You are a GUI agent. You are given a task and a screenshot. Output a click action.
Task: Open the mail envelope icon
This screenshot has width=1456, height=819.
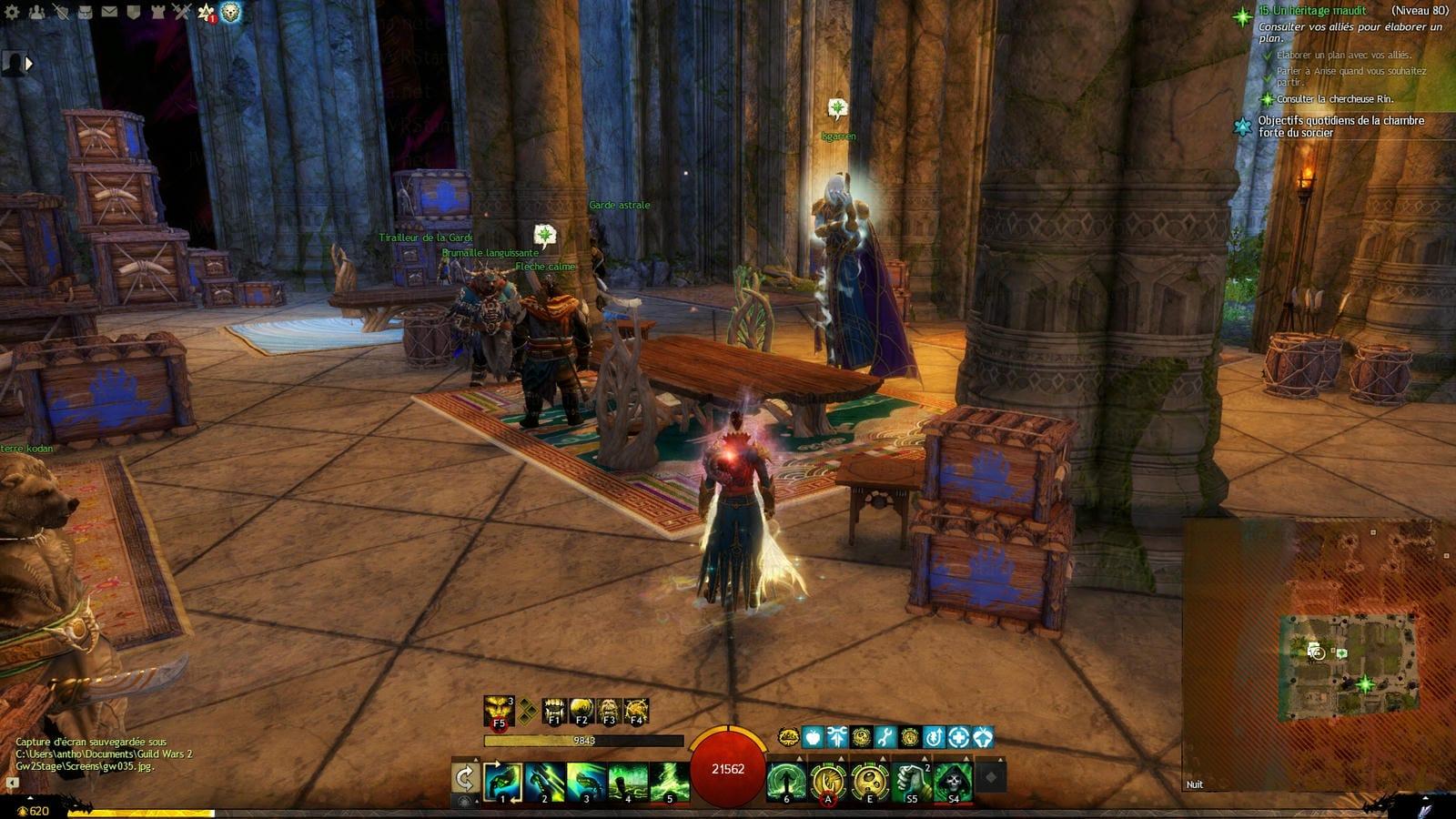point(109,12)
